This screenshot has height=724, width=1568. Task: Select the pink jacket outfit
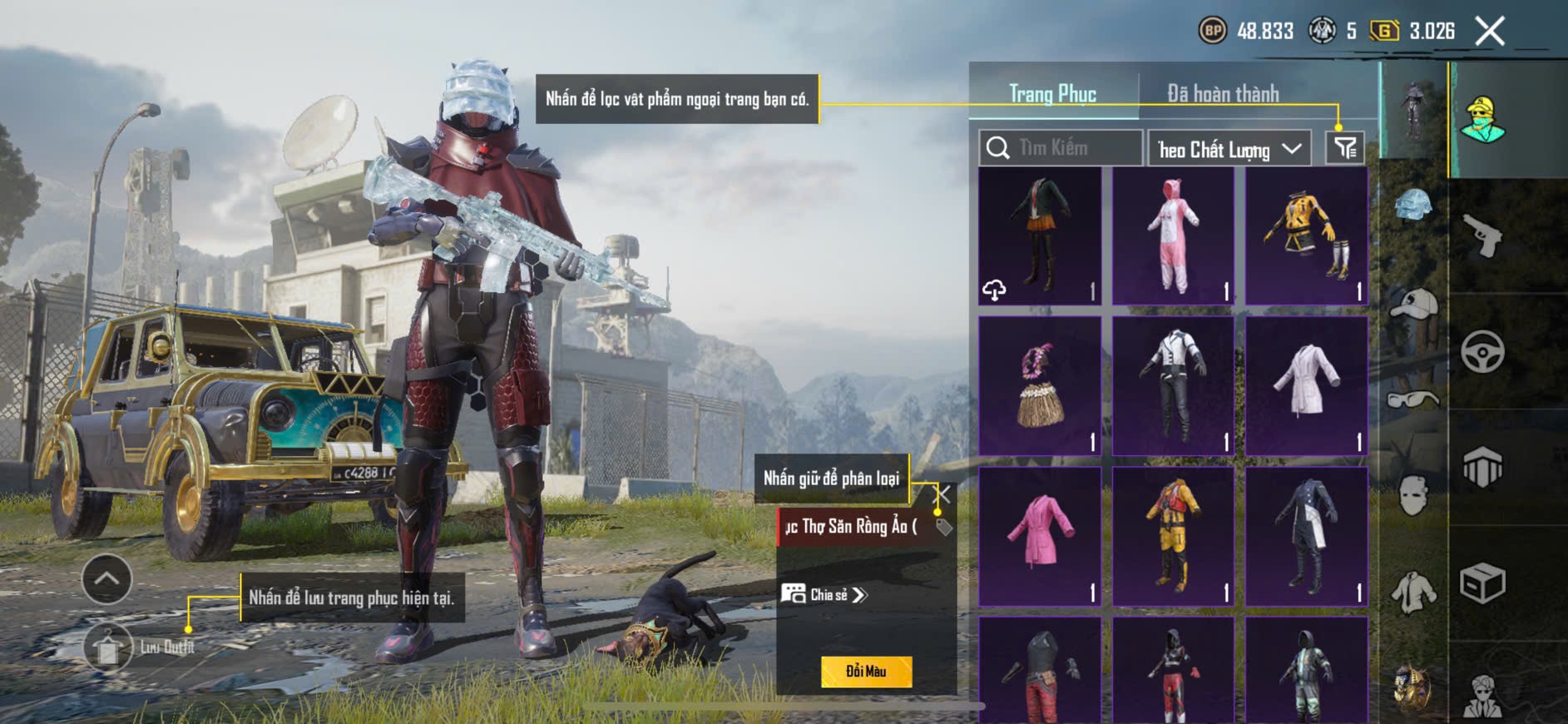tap(1040, 536)
